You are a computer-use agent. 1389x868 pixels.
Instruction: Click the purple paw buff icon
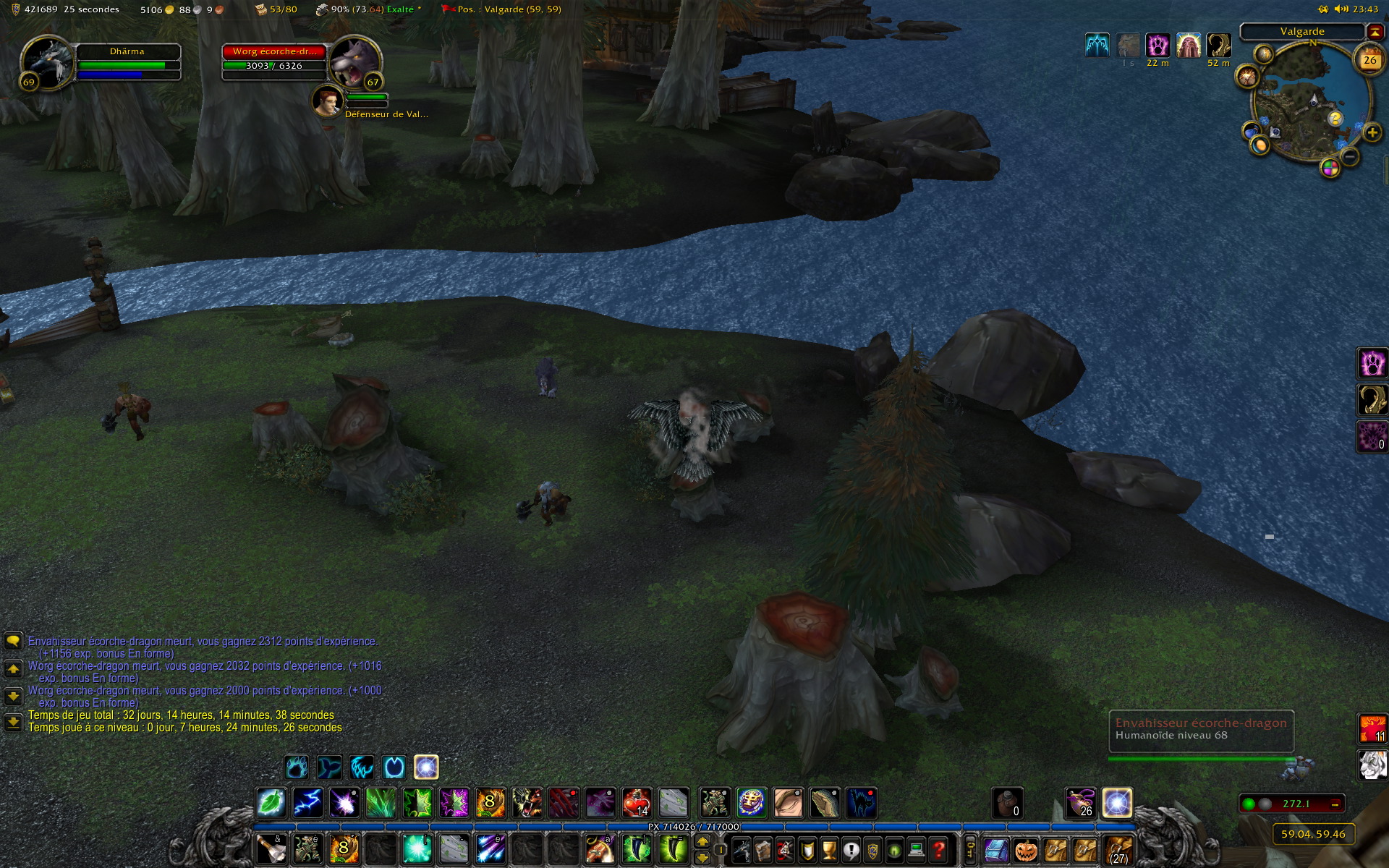click(x=1157, y=46)
